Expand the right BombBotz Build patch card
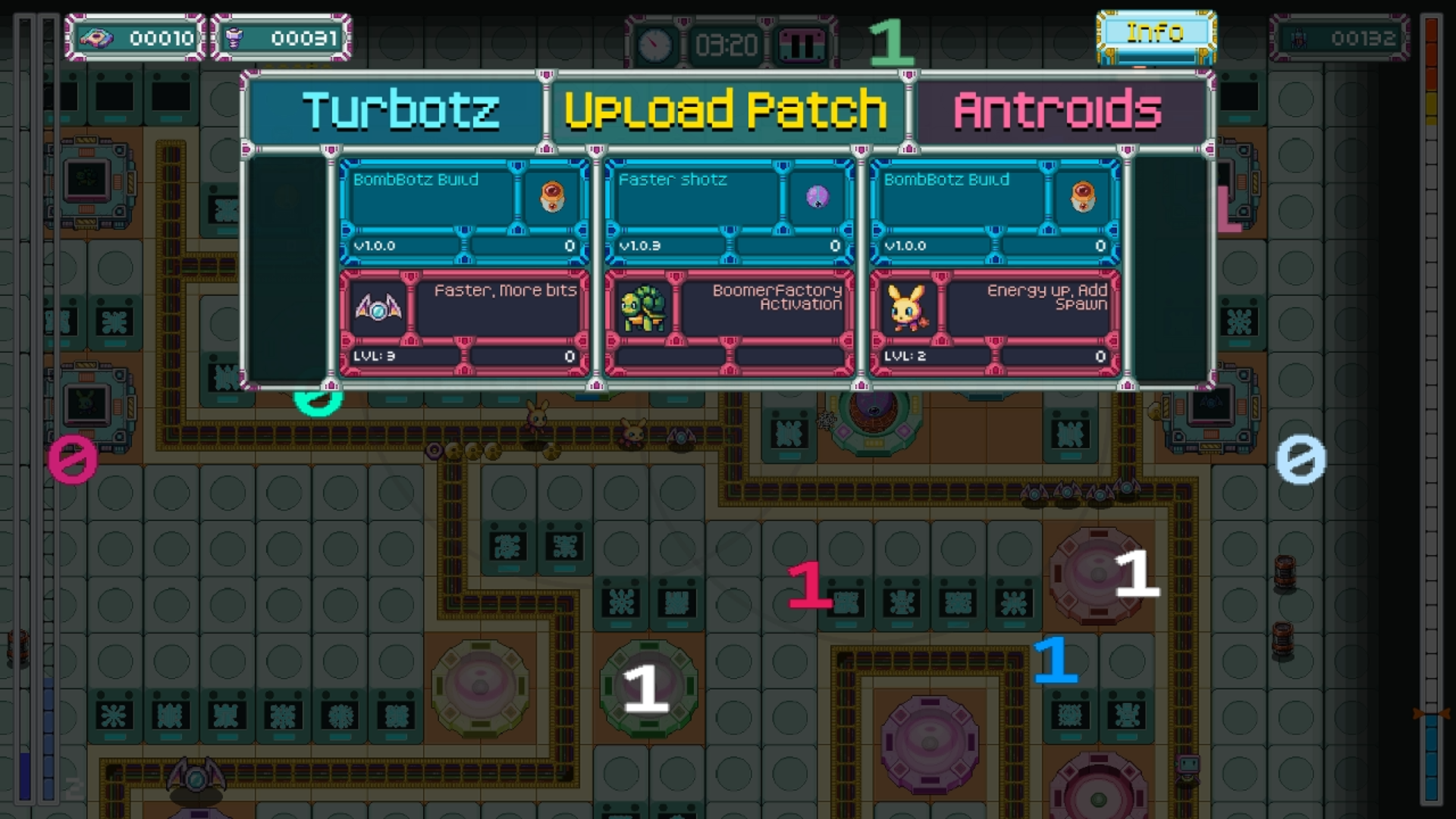Screen dimensions: 1456x819 [x=994, y=212]
